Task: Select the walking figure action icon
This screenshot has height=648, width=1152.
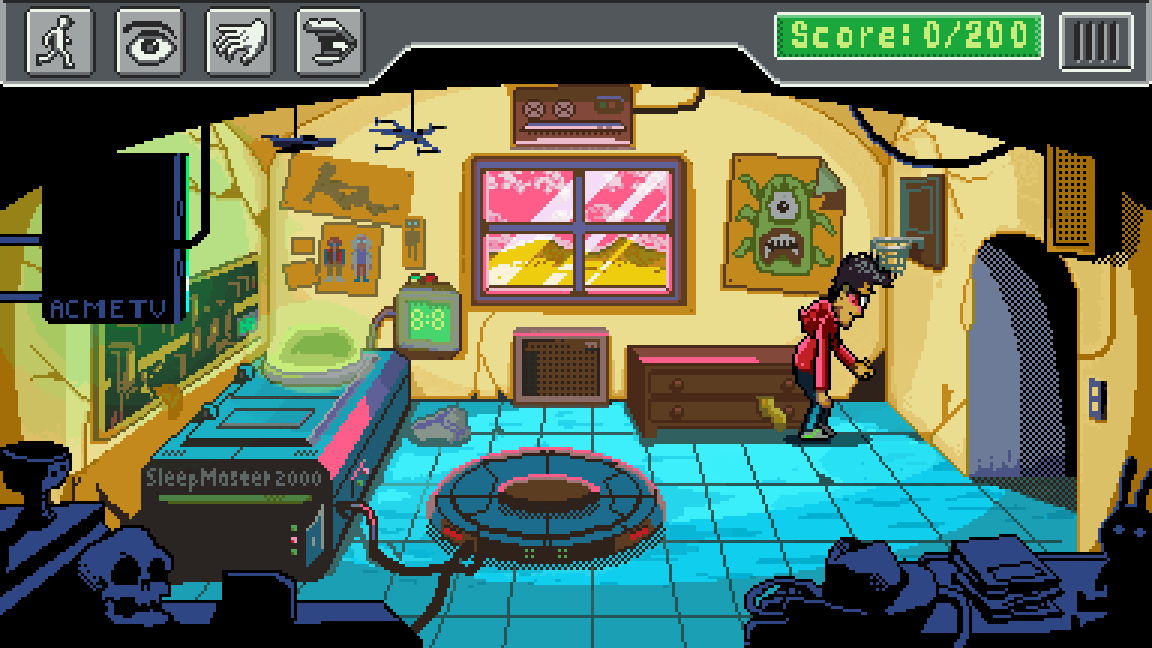Action: point(59,42)
